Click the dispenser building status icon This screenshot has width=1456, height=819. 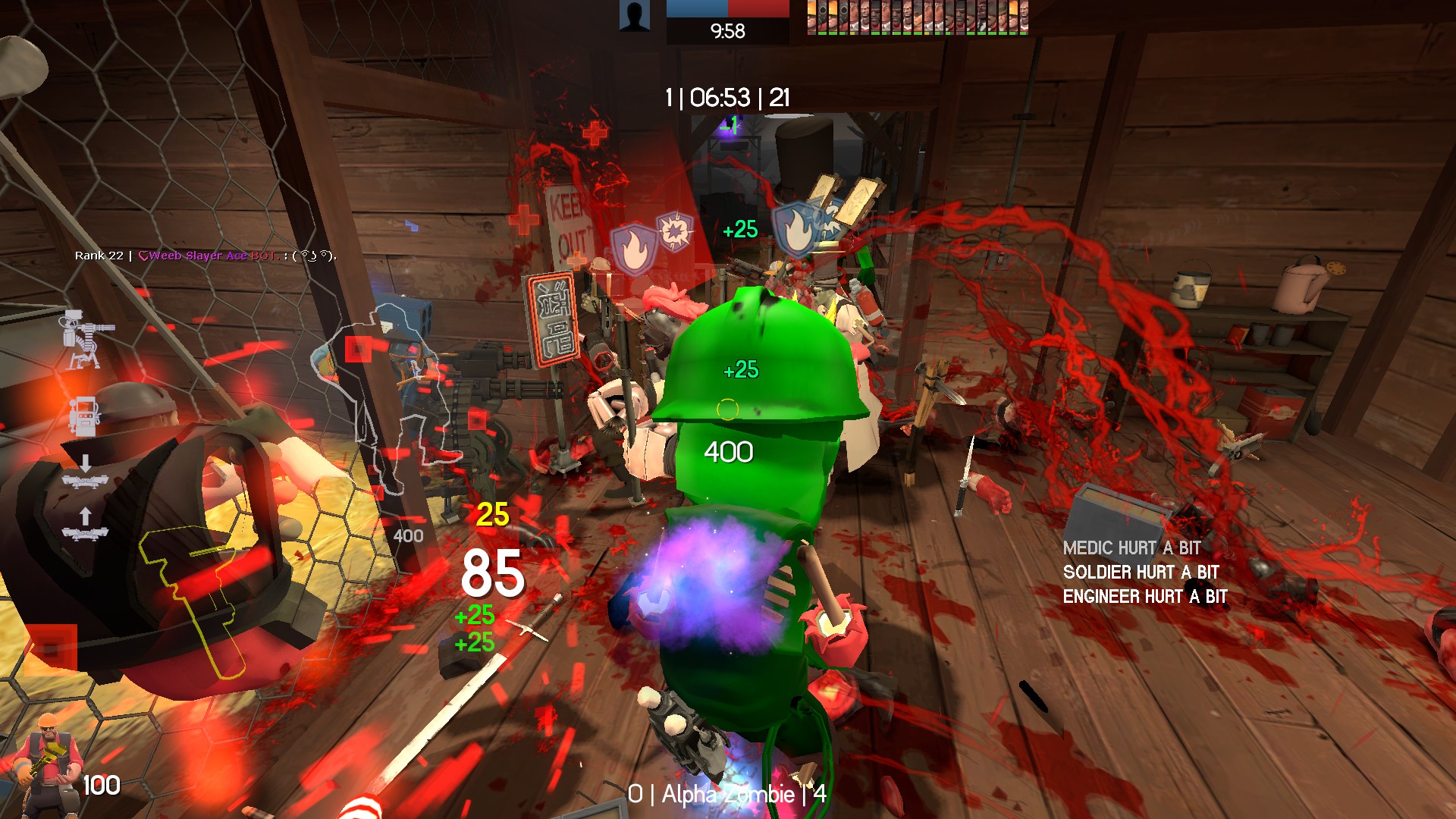point(83,416)
